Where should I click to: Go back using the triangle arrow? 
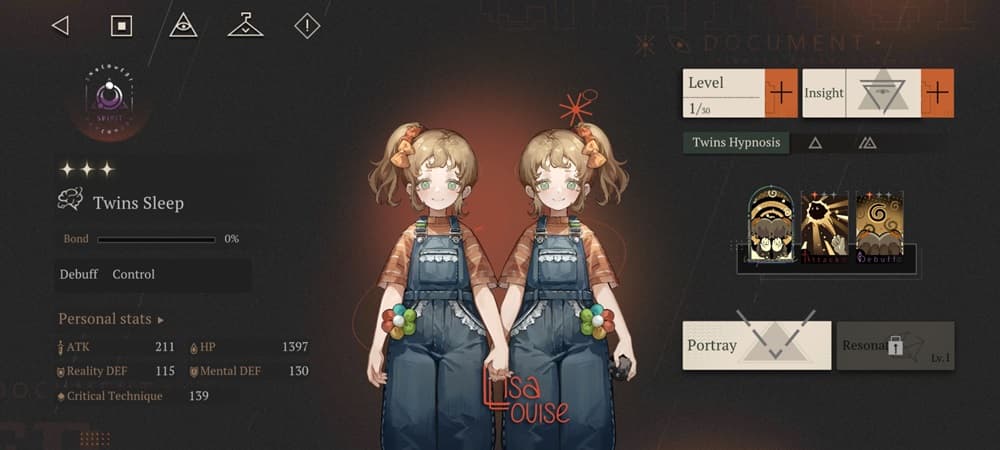point(60,26)
